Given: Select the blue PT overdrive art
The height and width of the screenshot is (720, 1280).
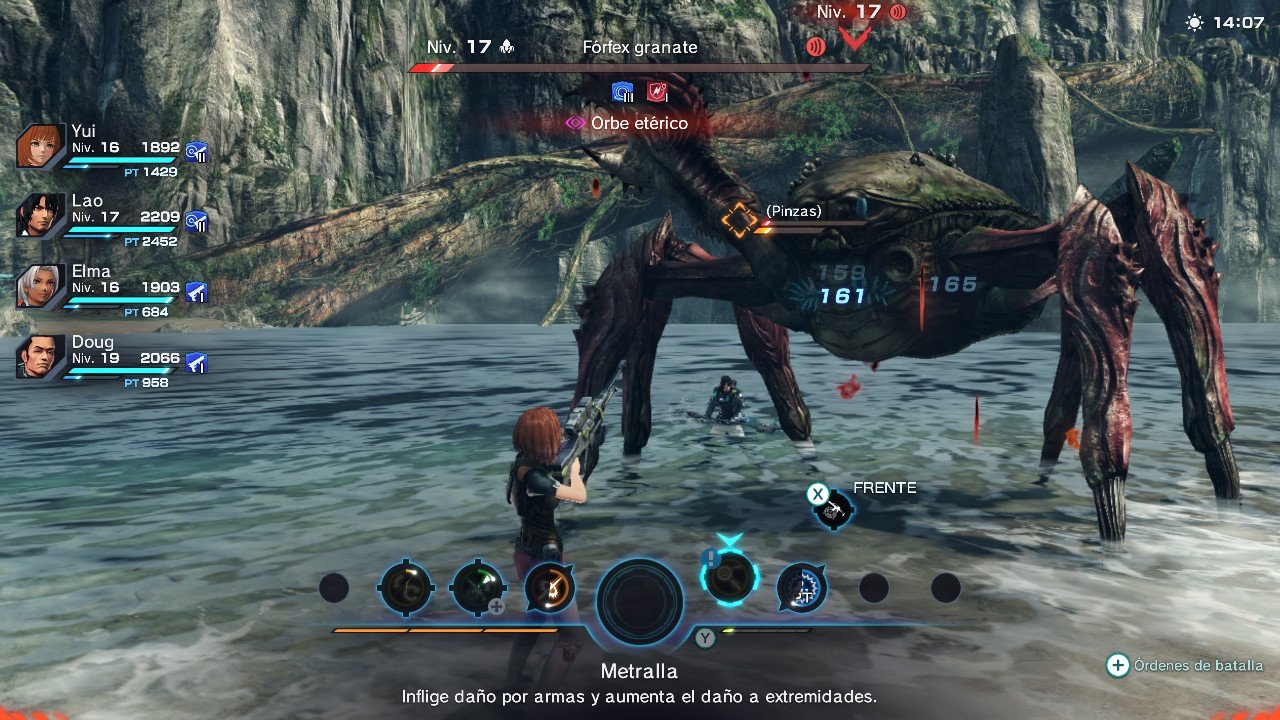Looking at the screenshot, I should [799, 589].
